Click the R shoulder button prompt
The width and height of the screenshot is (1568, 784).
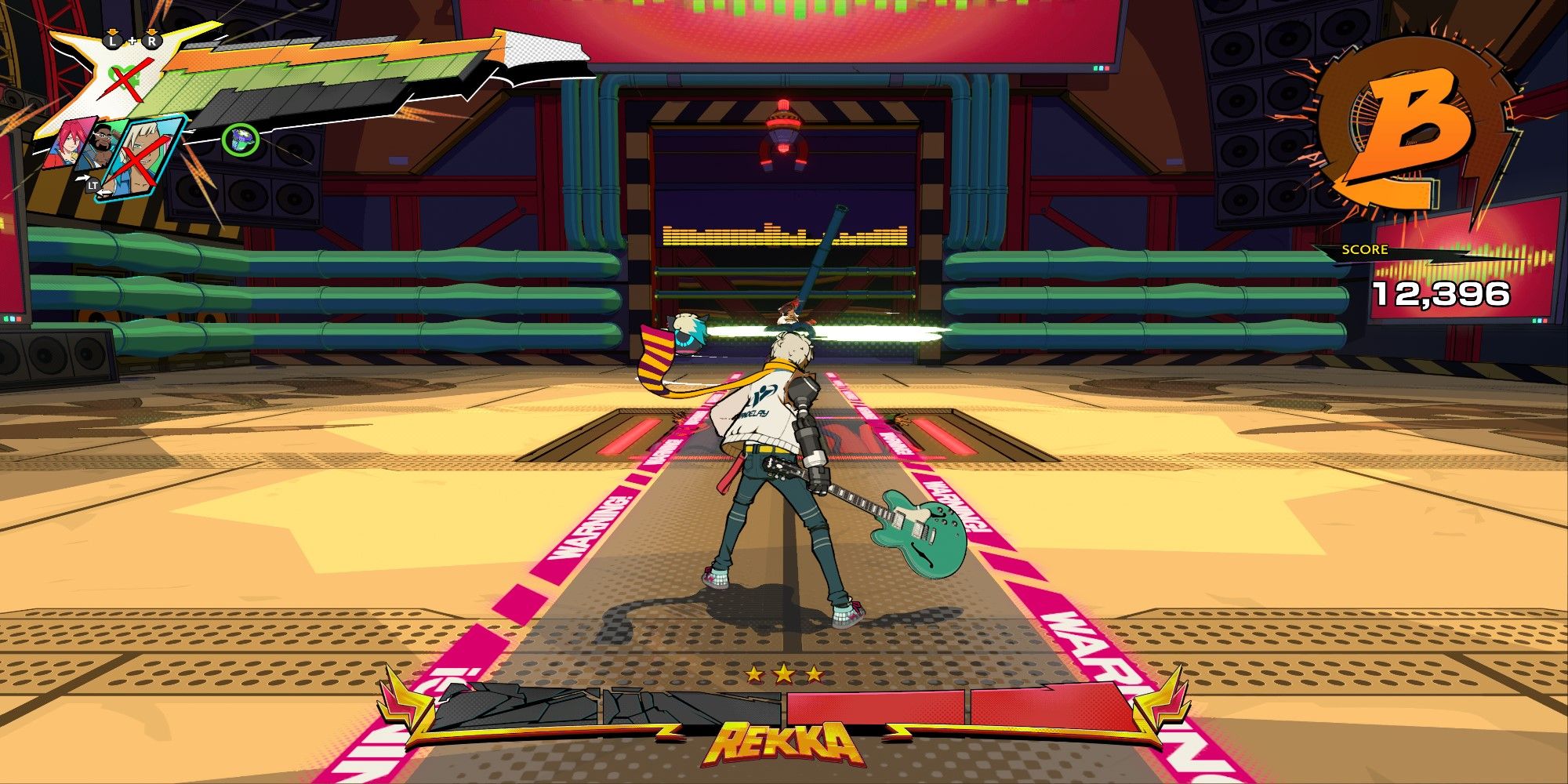coord(151,41)
